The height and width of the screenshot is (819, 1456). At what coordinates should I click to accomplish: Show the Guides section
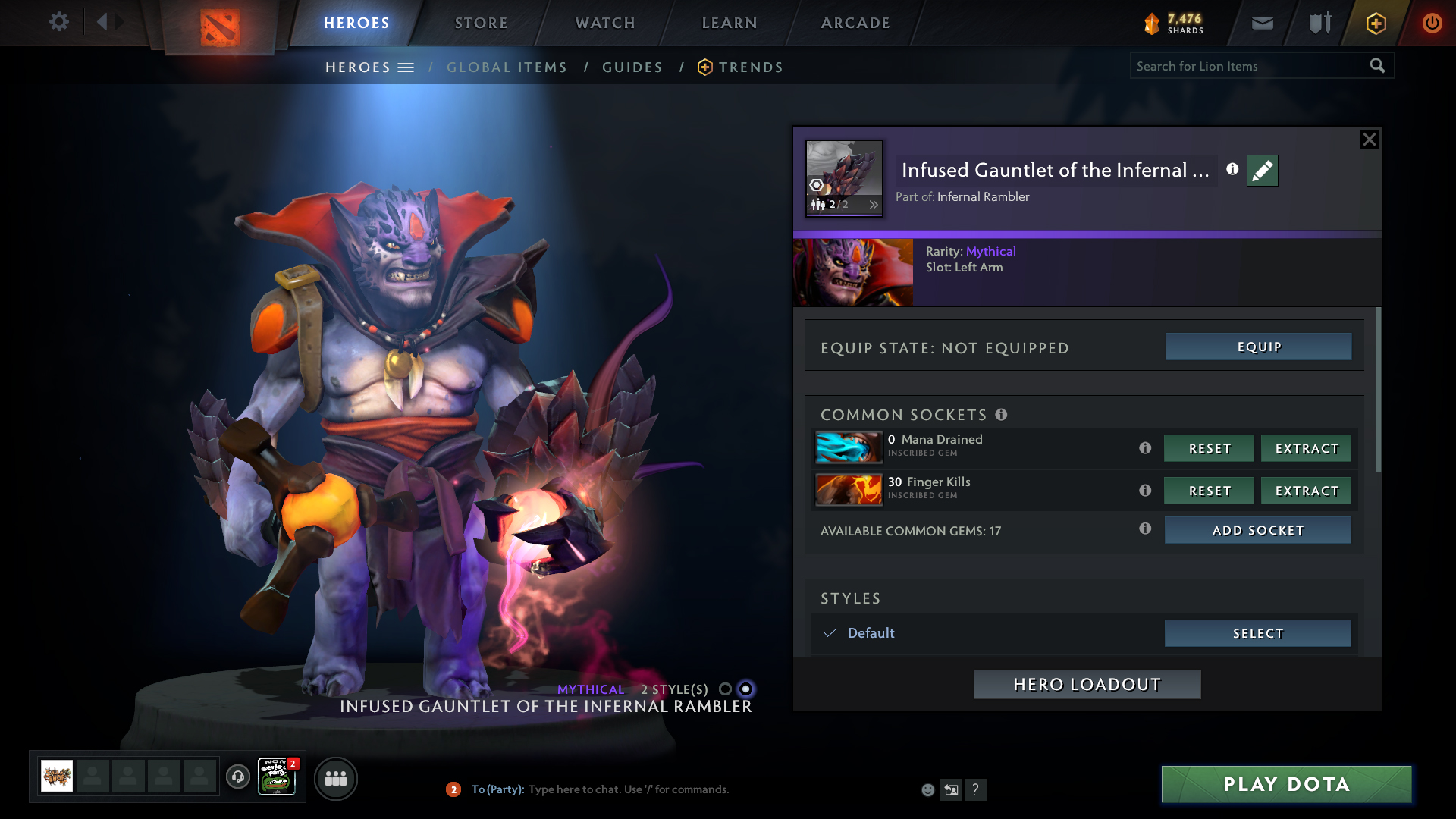(x=632, y=67)
